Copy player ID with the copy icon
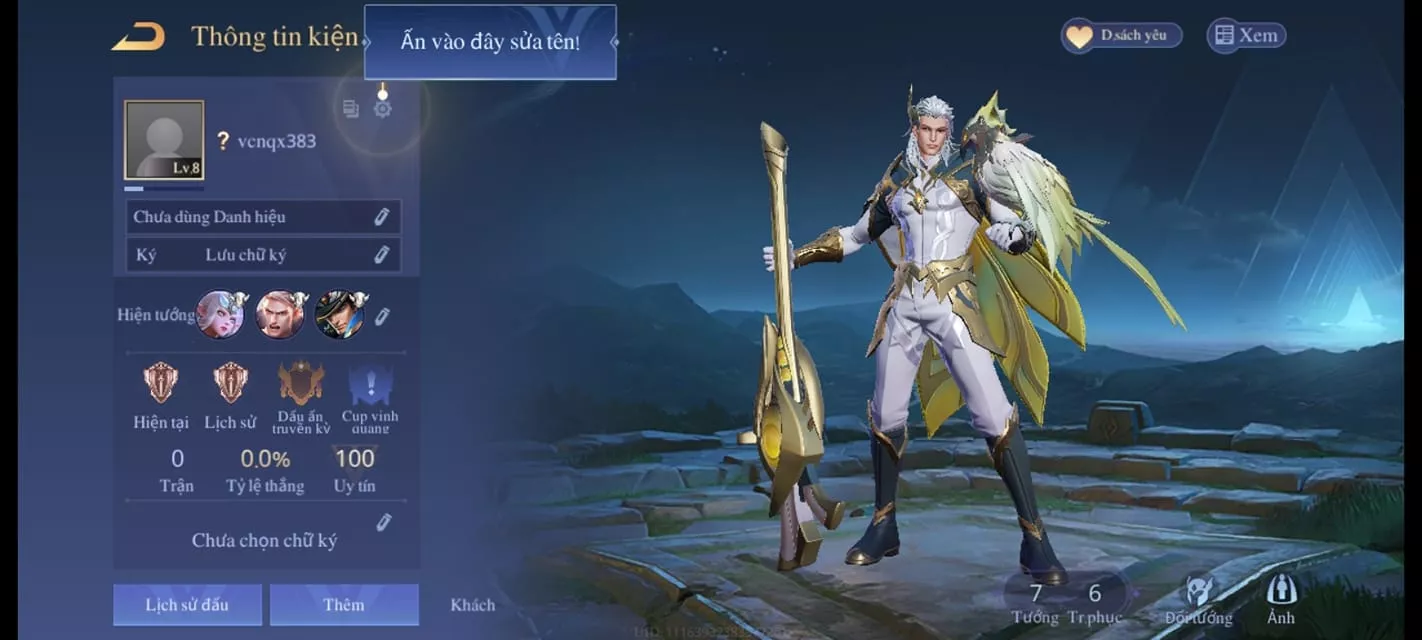The height and width of the screenshot is (640, 1422). (351, 109)
